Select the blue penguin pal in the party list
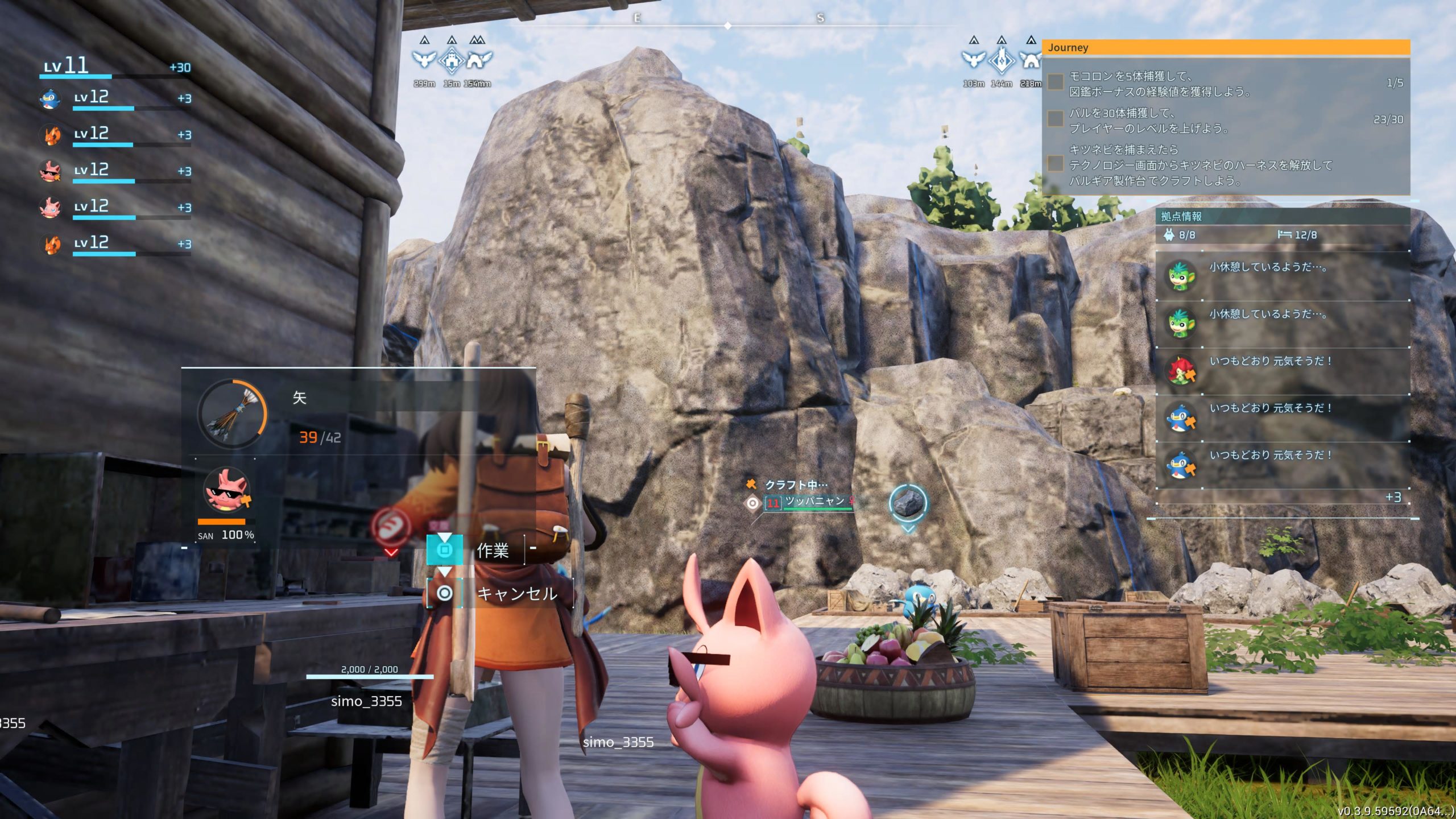 tap(51, 98)
